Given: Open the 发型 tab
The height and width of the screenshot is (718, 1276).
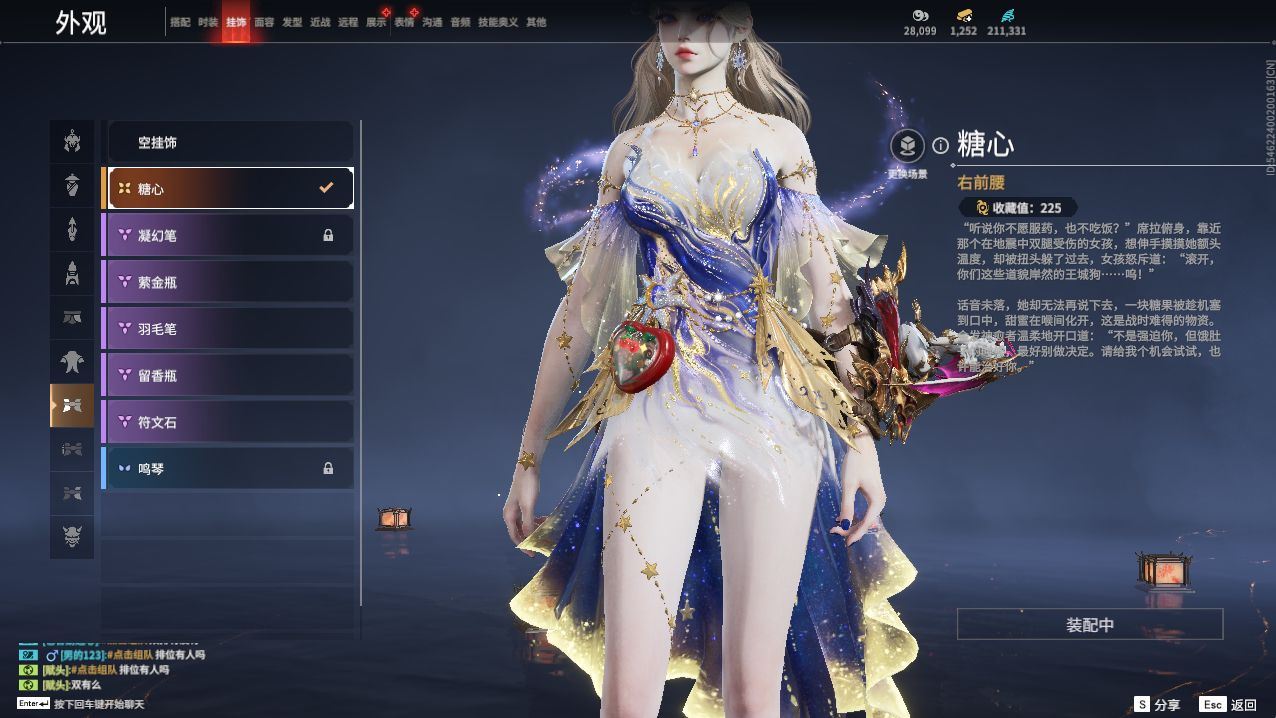Looking at the screenshot, I should pyautogui.click(x=292, y=22).
